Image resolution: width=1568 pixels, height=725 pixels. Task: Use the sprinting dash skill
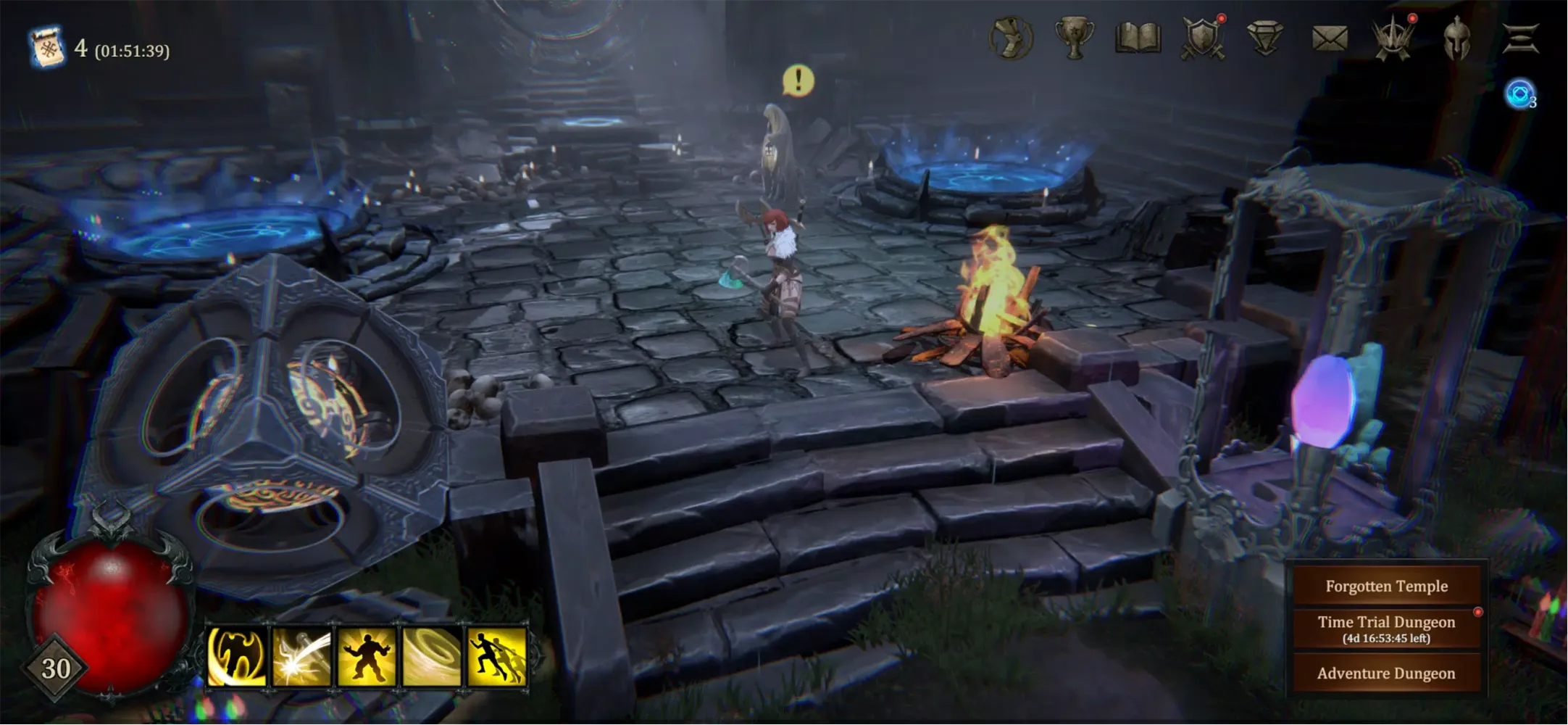pyautogui.click(x=495, y=655)
